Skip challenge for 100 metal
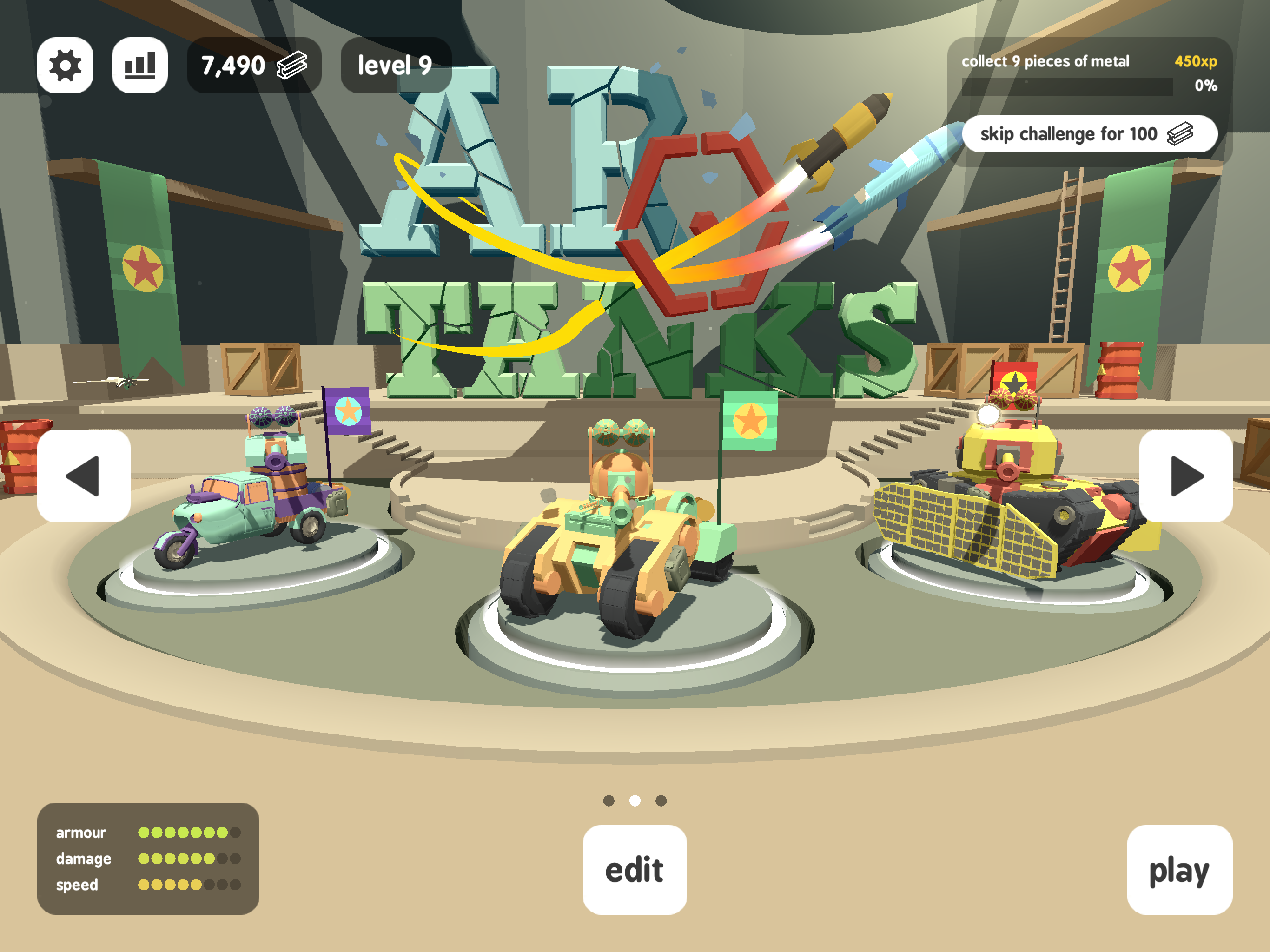This screenshot has width=1270, height=952. point(1089,134)
